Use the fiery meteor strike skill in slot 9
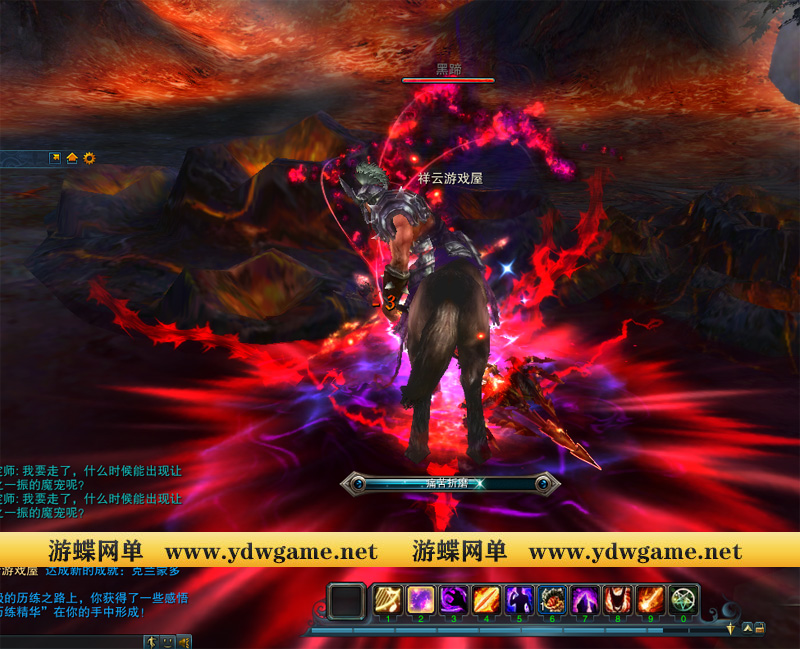 [x=651, y=600]
